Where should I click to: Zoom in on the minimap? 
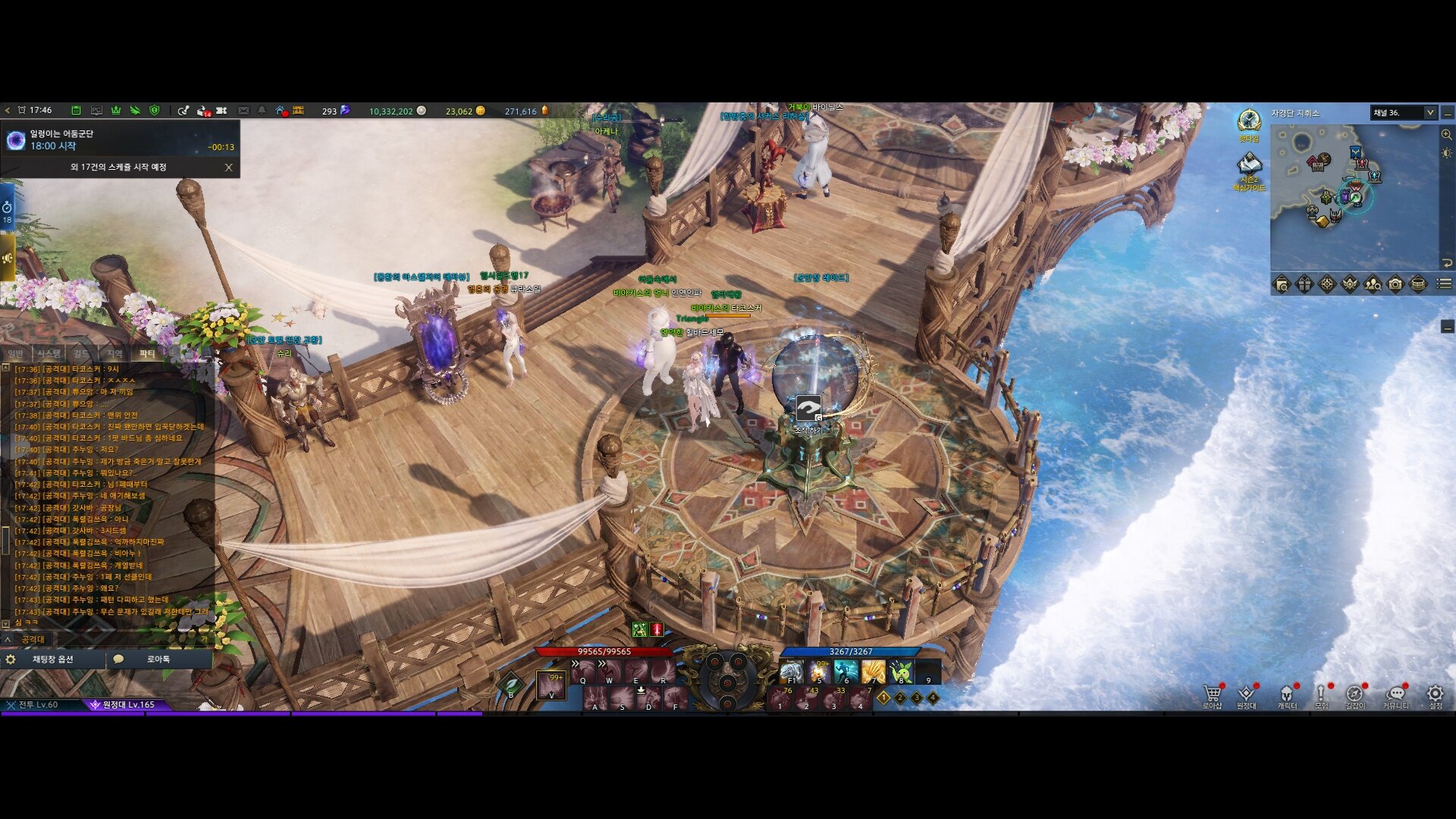(1447, 134)
